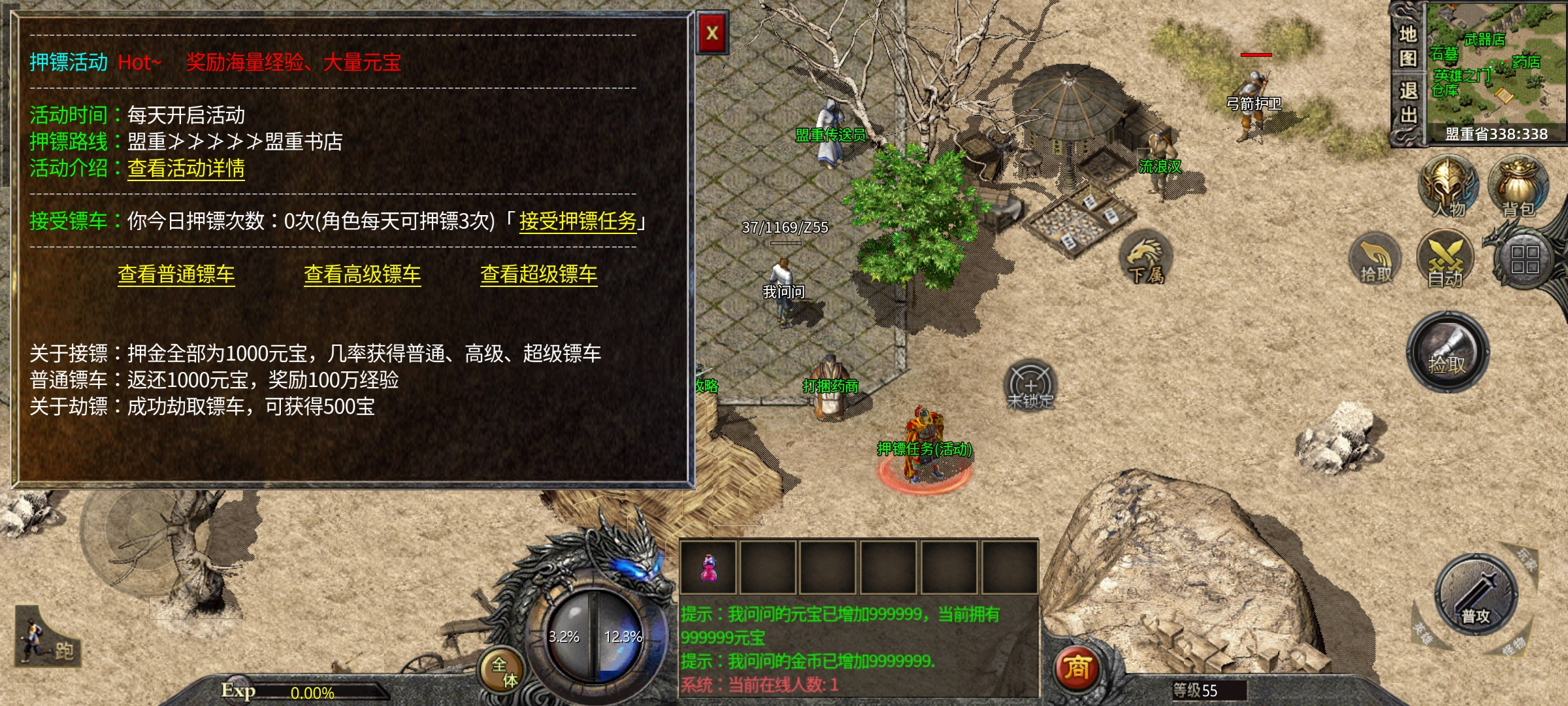
Task: Open the 商 shop button
Action: (x=1077, y=668)
